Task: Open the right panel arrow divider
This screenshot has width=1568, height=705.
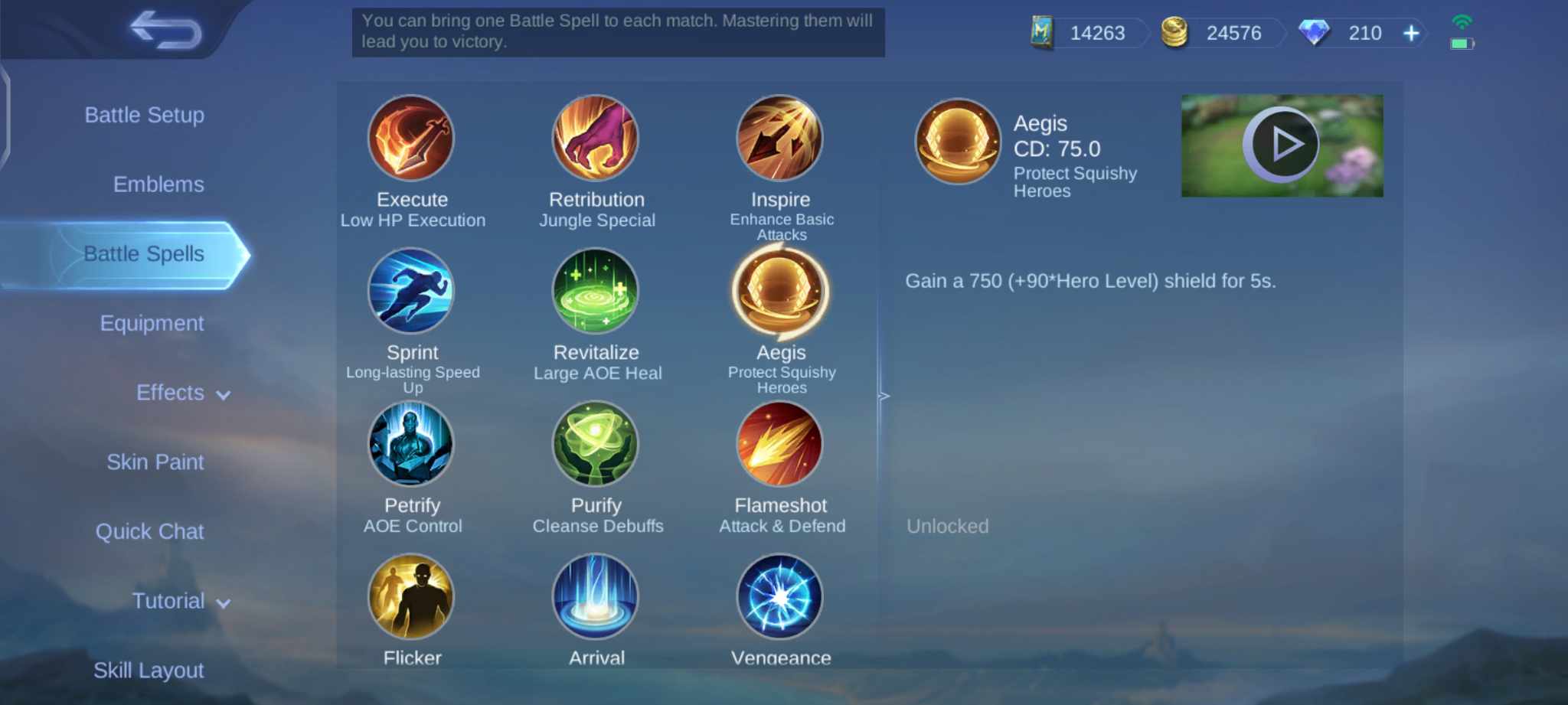Action: coord(884,396)
